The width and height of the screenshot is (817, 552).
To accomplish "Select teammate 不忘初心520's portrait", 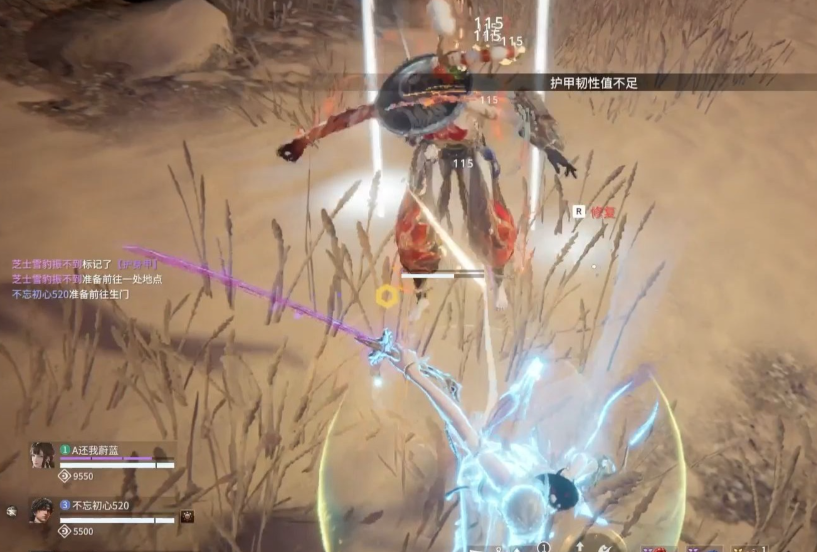I will 42,511.
